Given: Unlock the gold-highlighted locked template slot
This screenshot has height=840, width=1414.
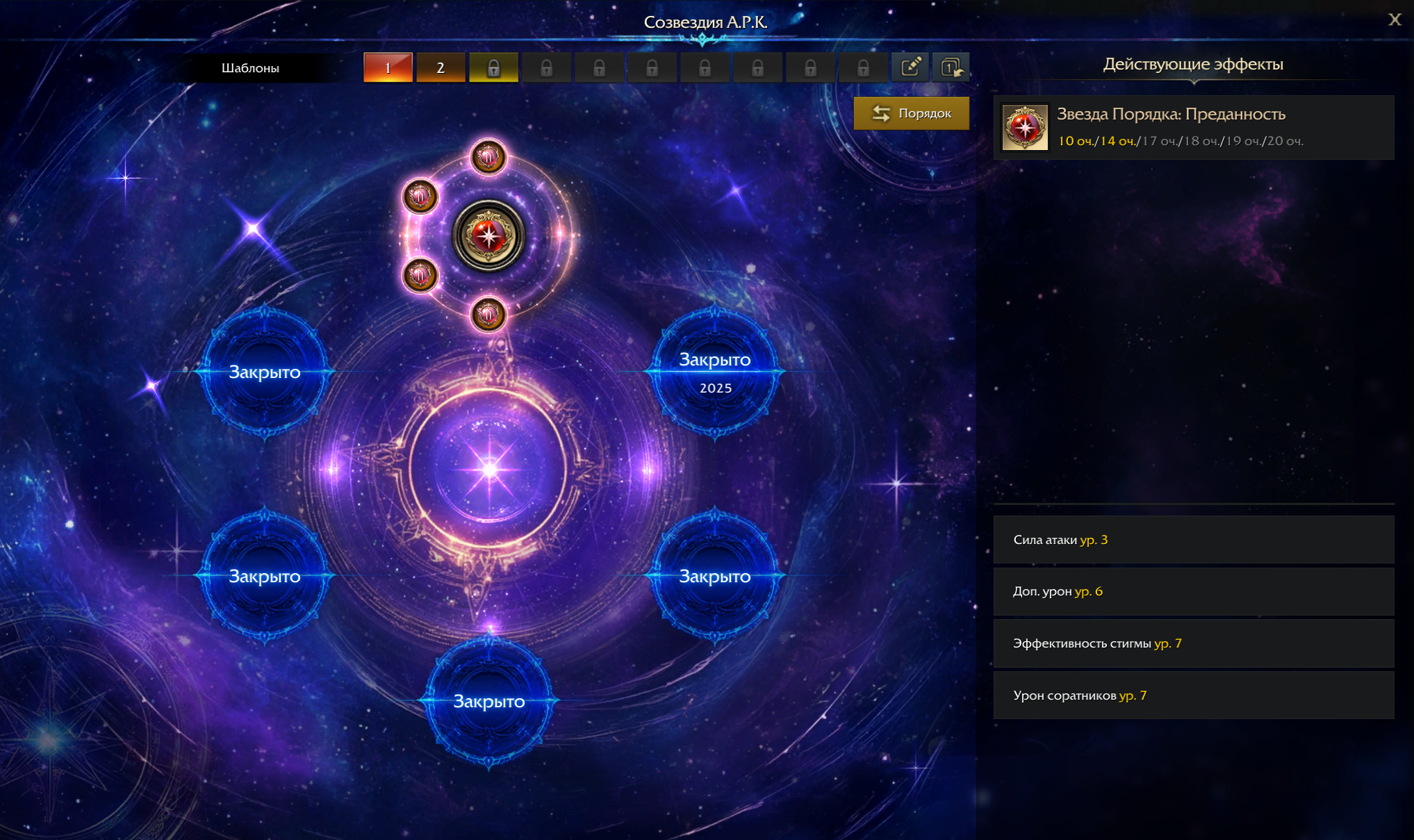Looking at the screenshot, I should 493,67.
